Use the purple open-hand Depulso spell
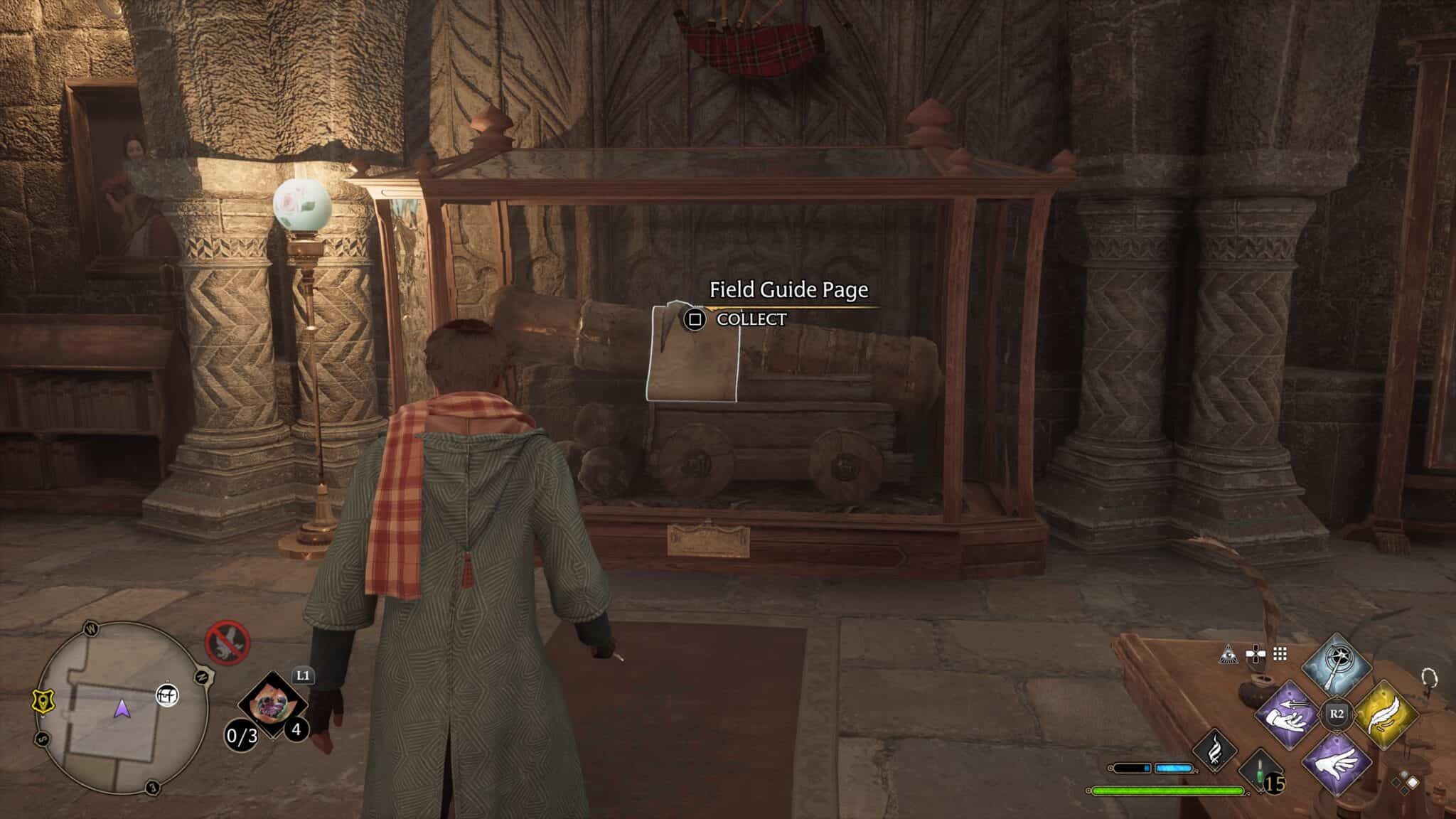 point(1335,763)
